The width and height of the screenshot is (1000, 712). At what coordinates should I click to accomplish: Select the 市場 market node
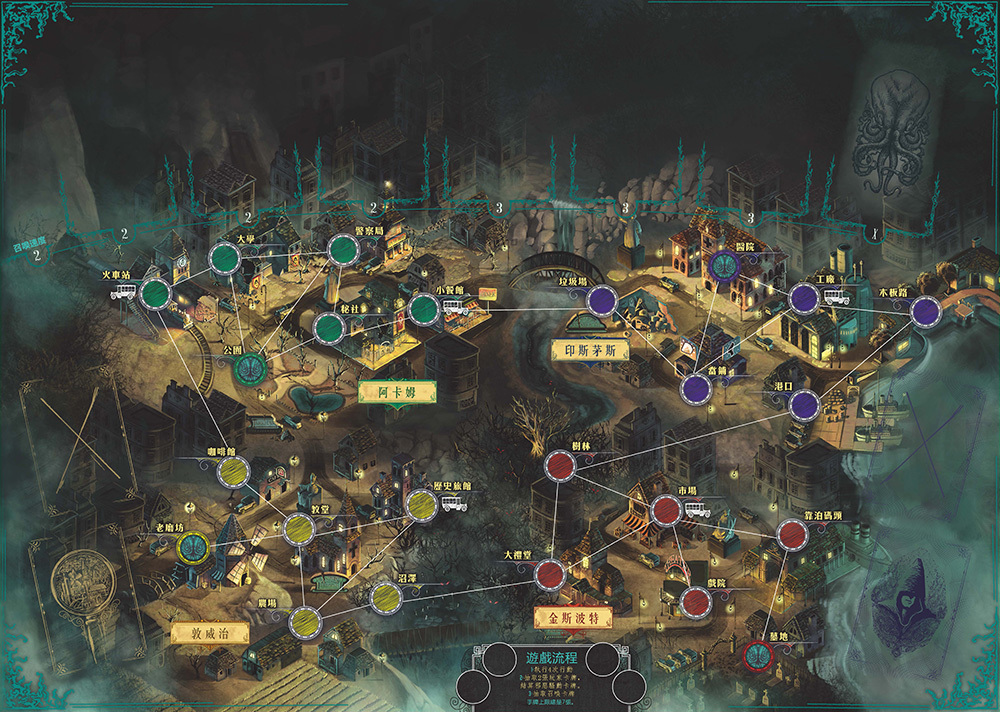[666, 510]
